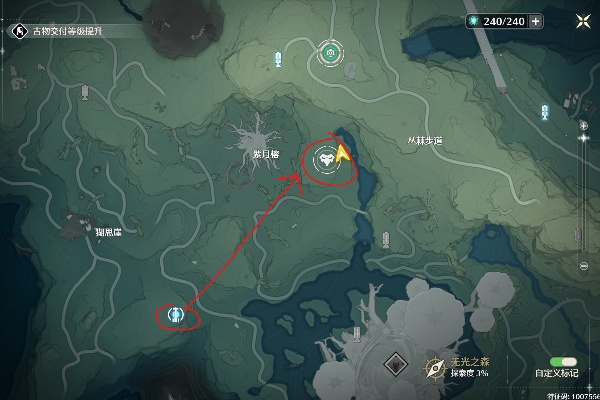Select the diamond-shaped boss marker near the white trees

point(396,364)
